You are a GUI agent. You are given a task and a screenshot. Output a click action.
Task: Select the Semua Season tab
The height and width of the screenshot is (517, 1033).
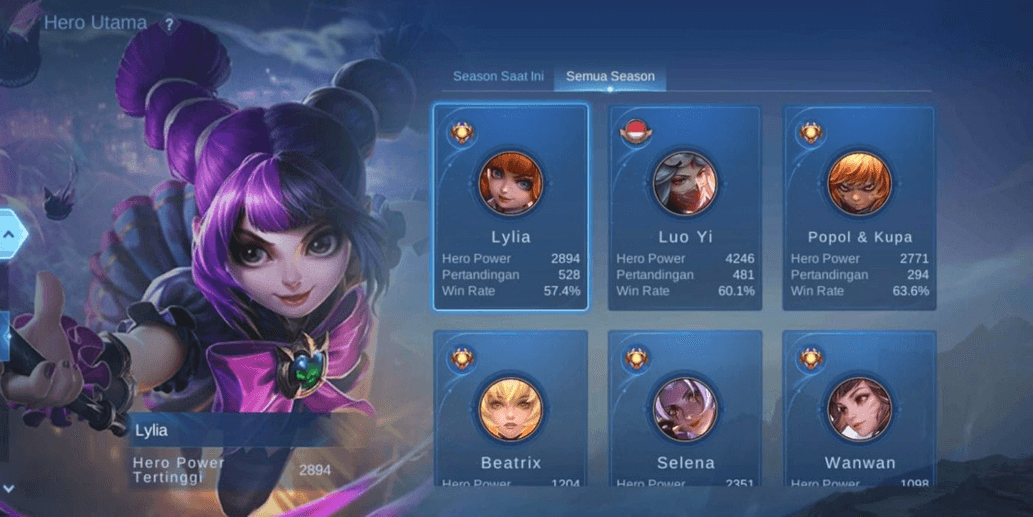(611, 76)
